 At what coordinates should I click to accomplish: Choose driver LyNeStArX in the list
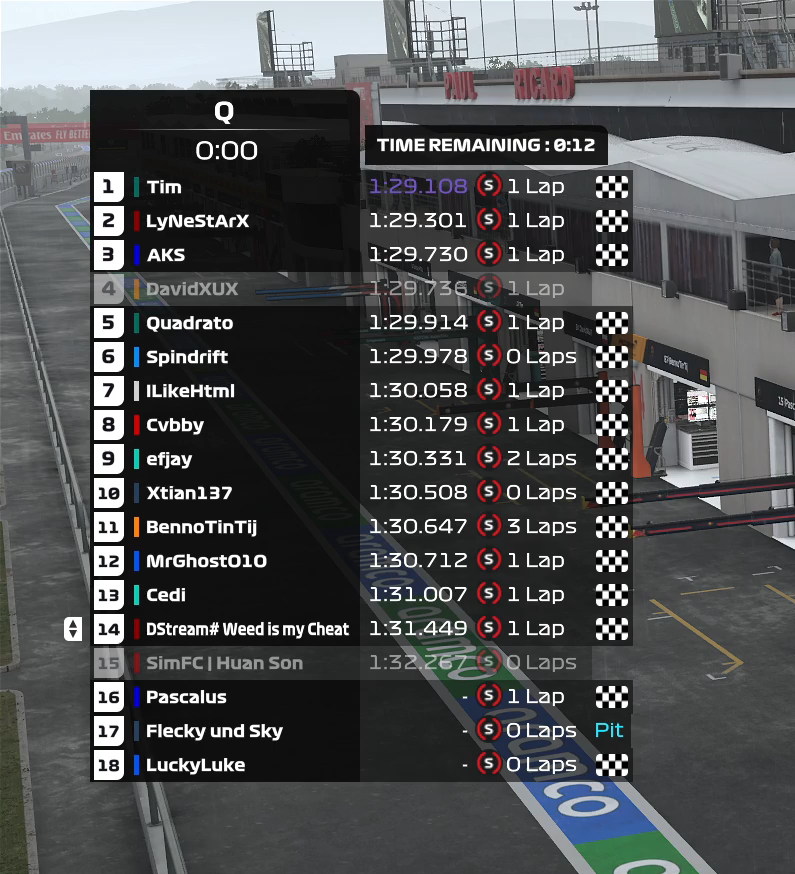pos(197,221)
